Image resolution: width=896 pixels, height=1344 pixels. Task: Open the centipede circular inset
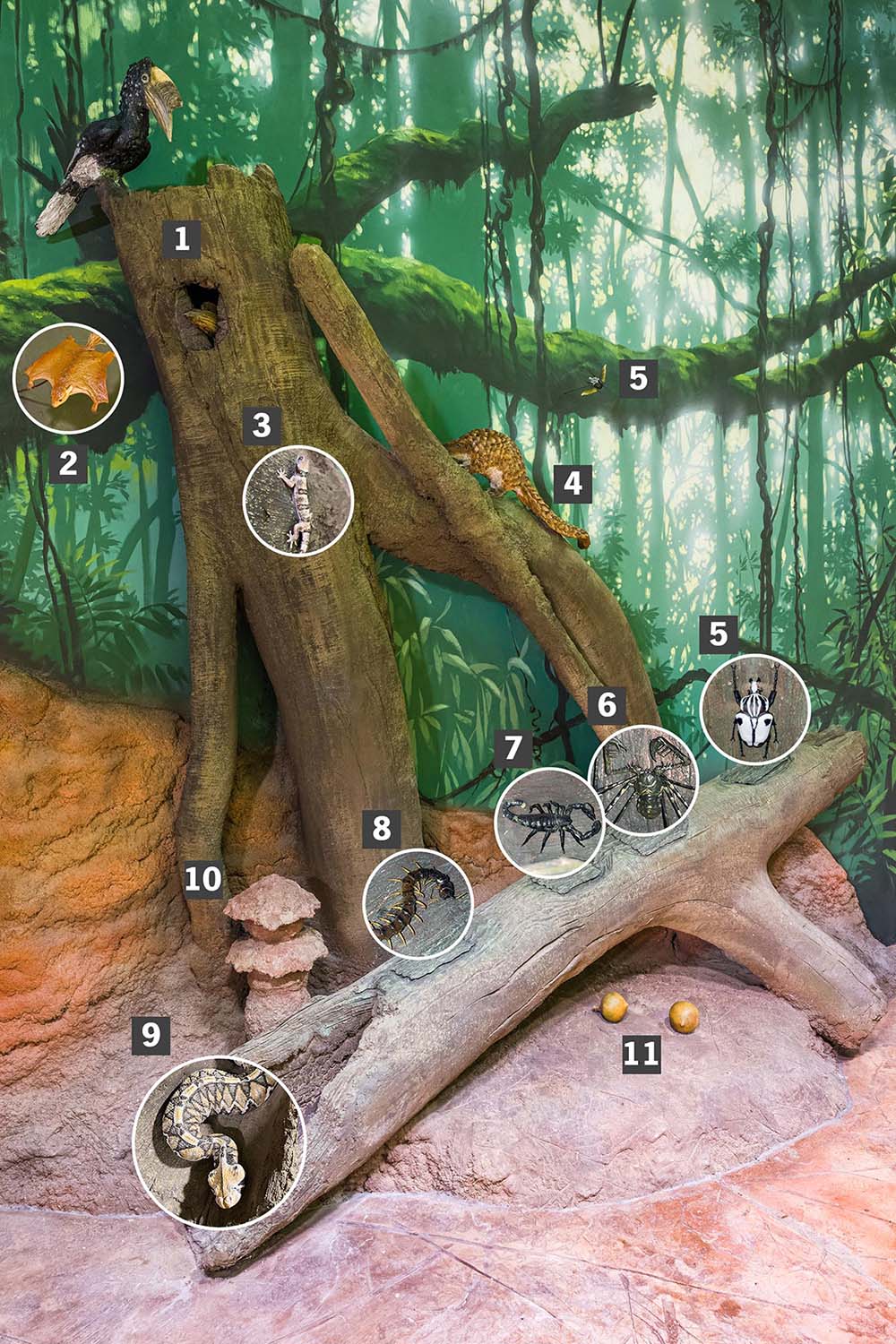pyautogui.click(x=418, y=902)
